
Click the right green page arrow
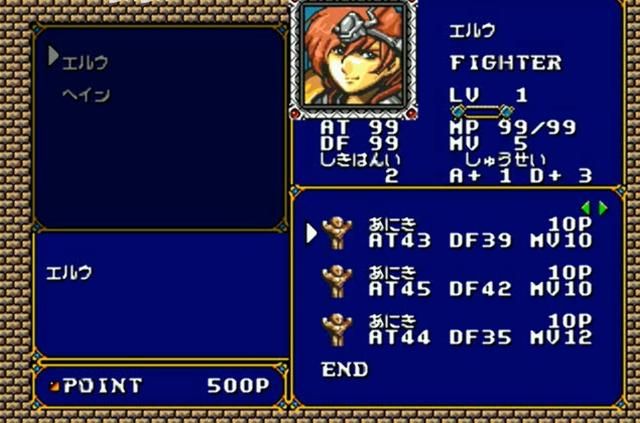tap(603, 208)
